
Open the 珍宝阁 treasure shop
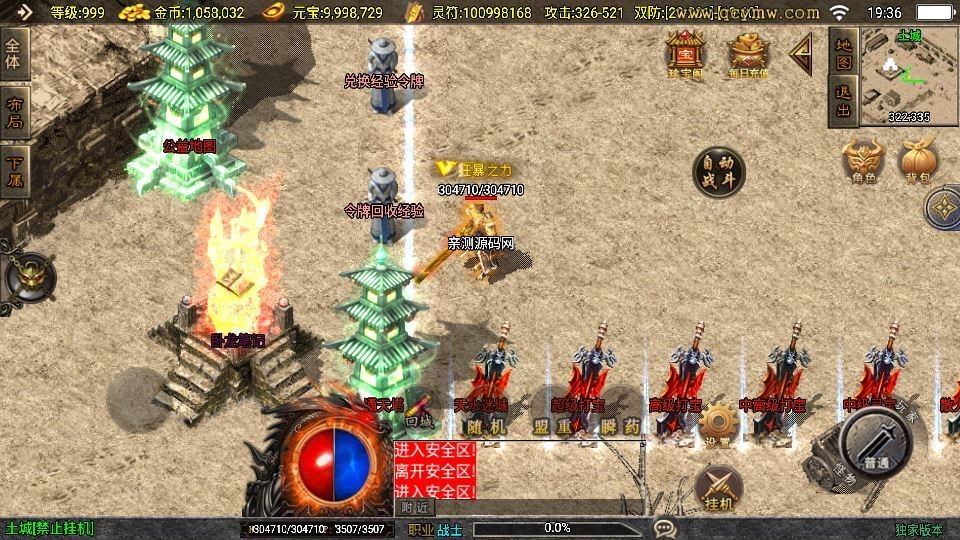(x=686, y=54)
